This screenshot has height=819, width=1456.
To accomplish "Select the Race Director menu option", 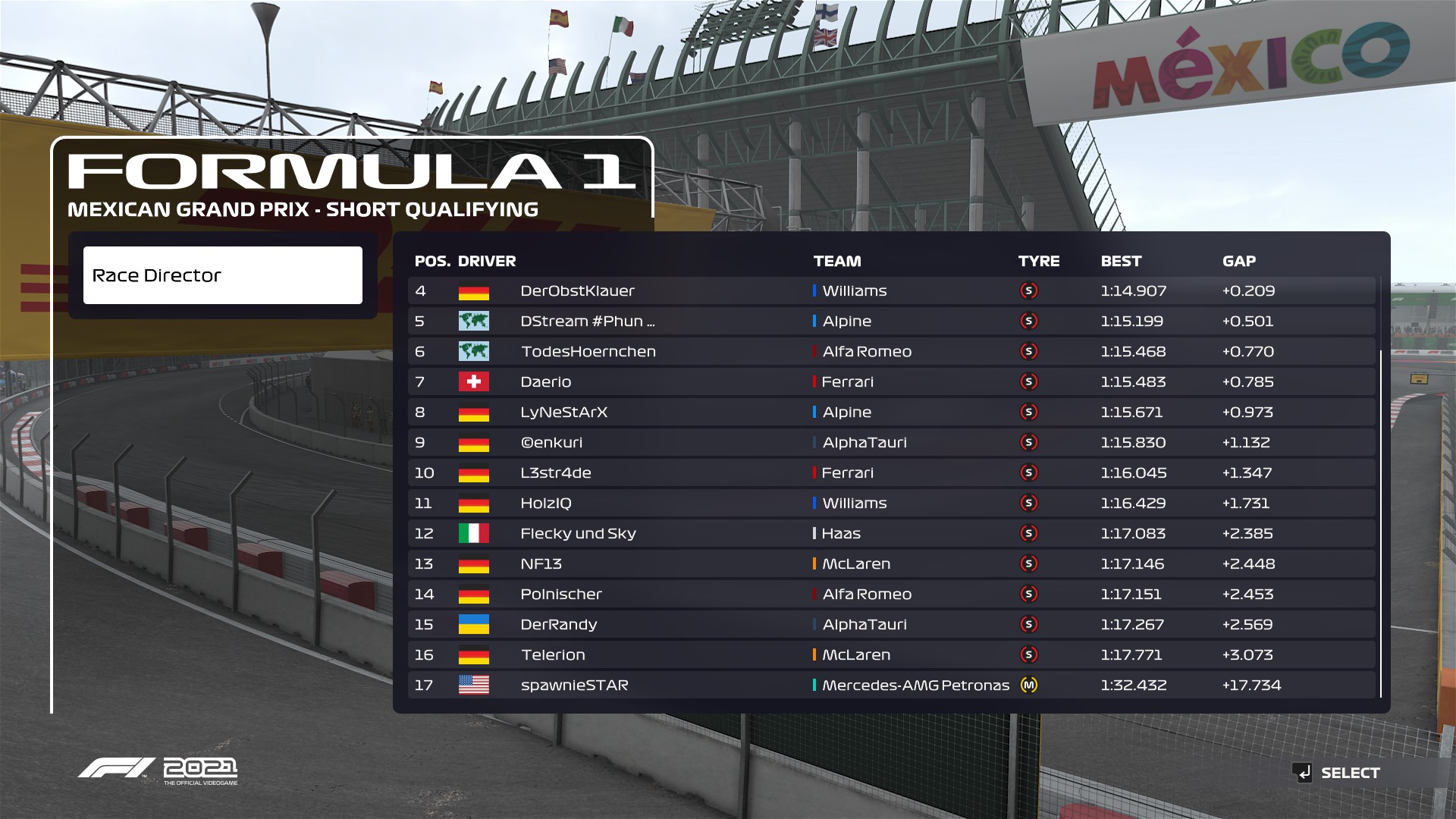I will pos(222,275).
